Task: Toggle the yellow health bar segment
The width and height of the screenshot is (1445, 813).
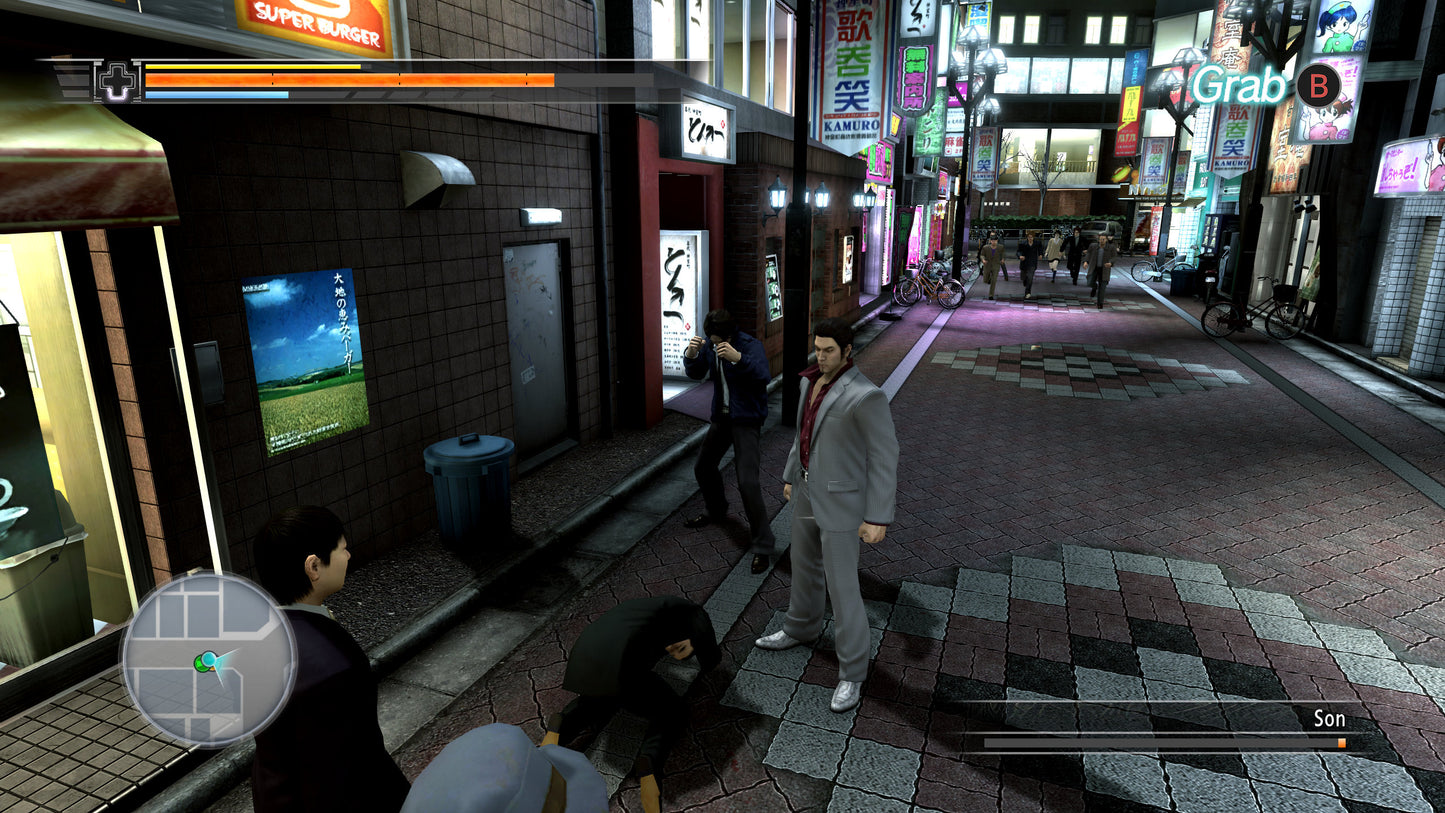Action: pos(250,67)
